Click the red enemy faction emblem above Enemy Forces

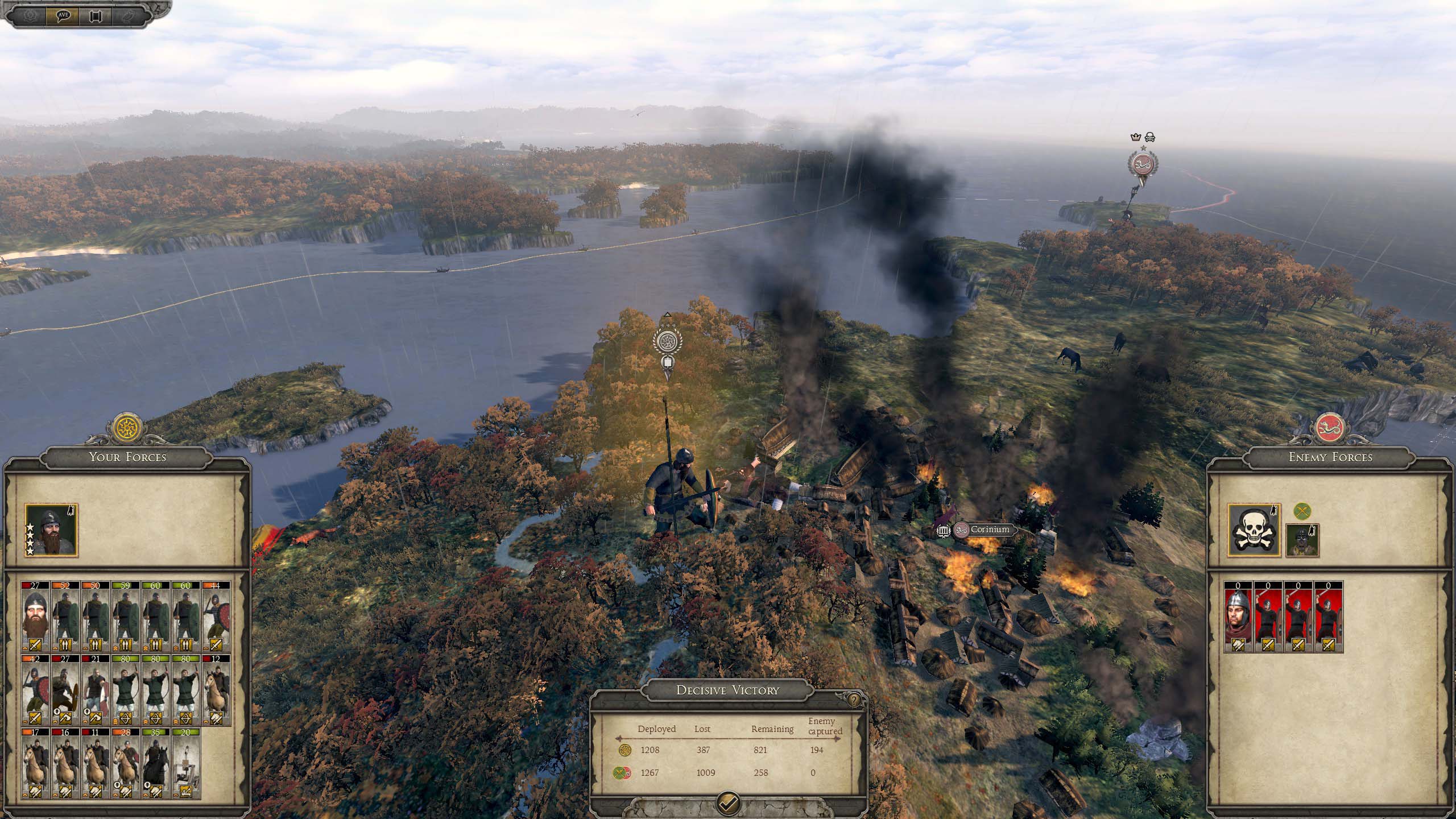pos(1331,427)
